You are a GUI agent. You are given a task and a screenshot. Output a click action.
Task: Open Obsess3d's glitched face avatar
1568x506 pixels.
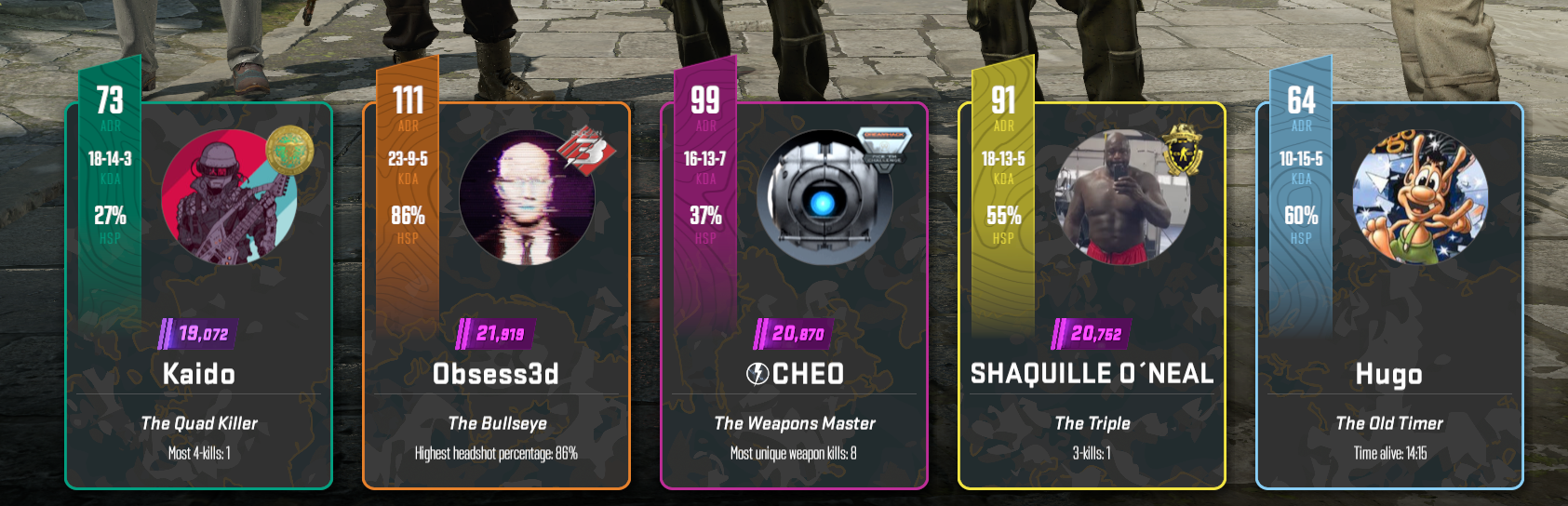pyautogui.click(x=526, y=198)
